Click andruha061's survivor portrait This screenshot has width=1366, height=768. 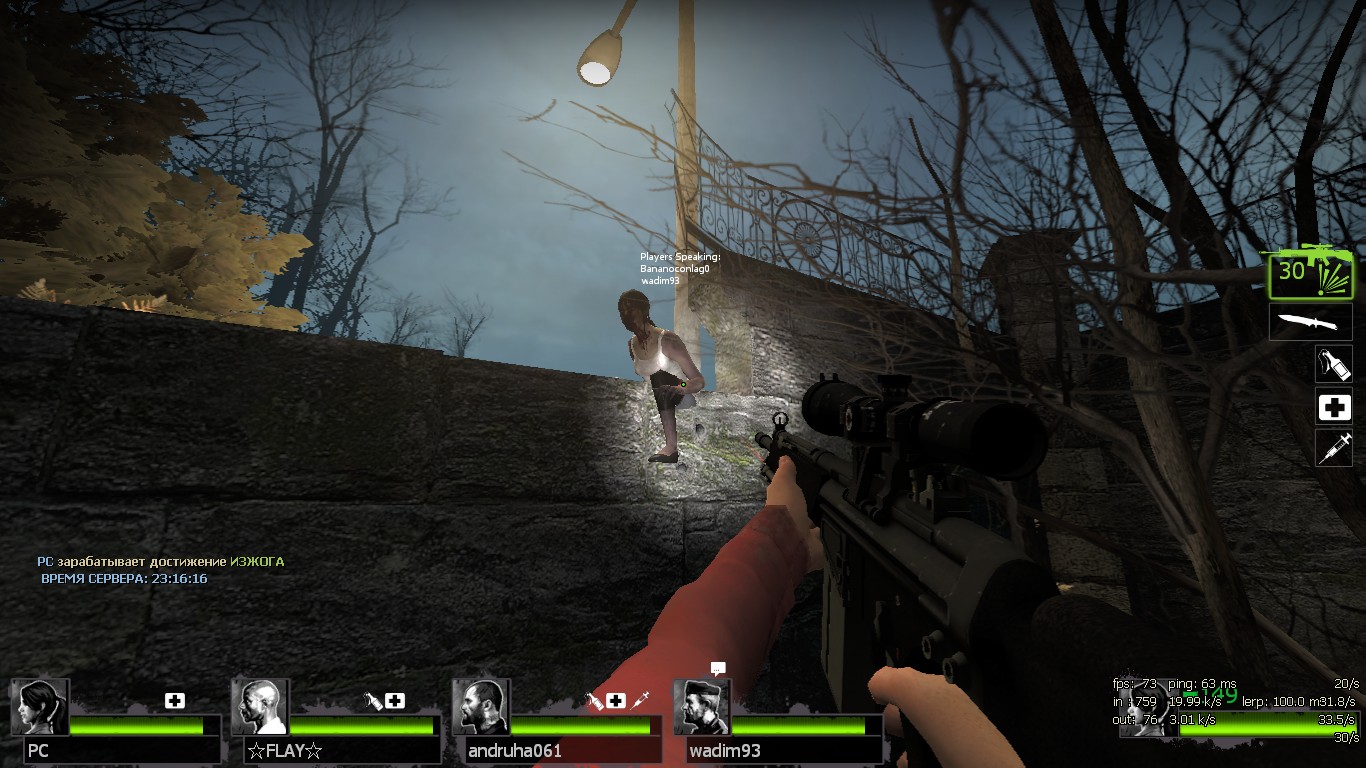pos(481,707)
